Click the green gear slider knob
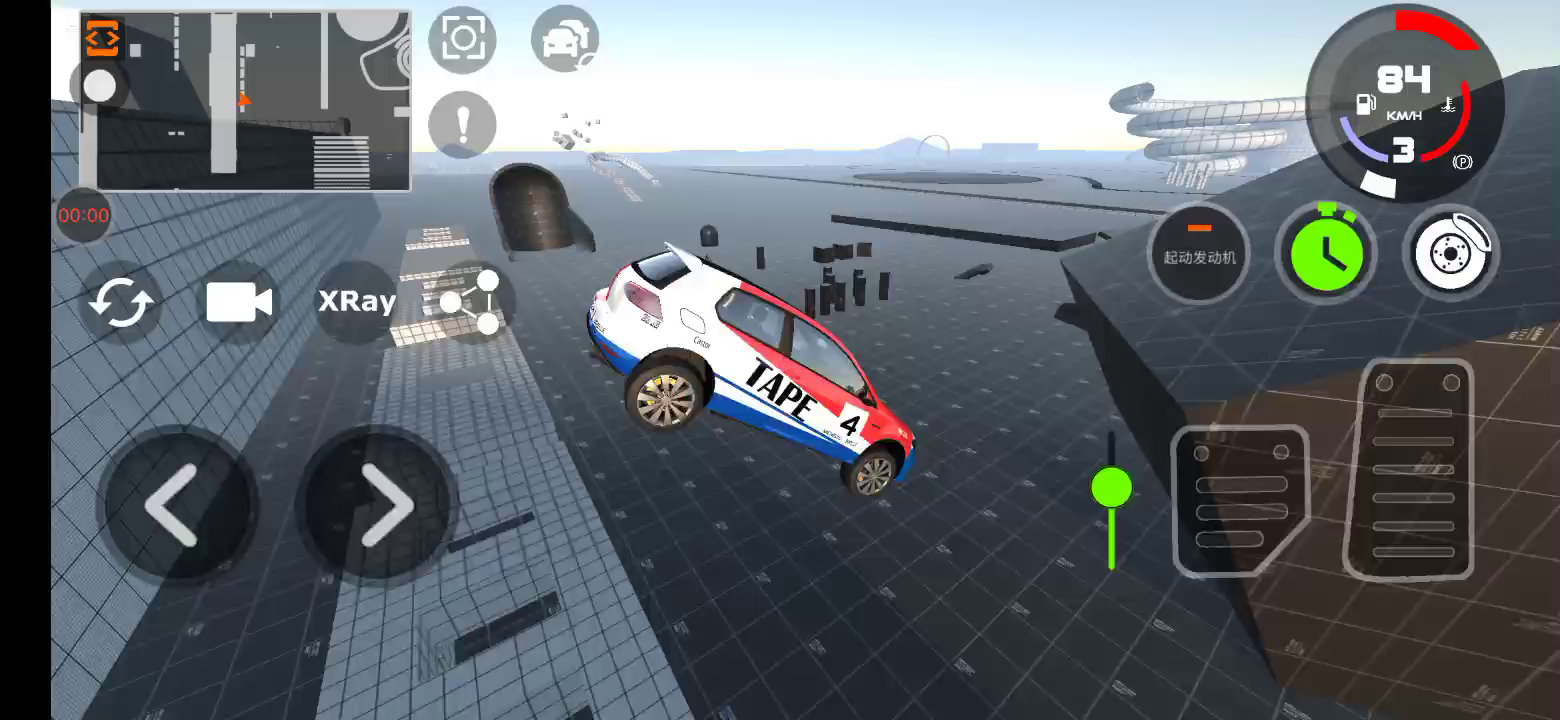Screen dimensions: 1560x720 [x=1111, y=488]
